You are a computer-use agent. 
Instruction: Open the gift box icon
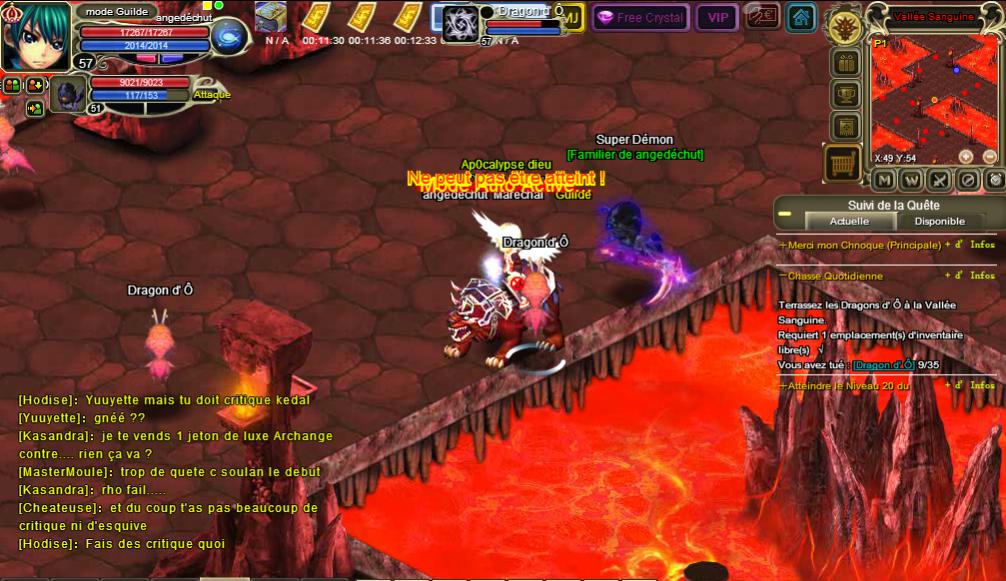(x=846, y=62)
